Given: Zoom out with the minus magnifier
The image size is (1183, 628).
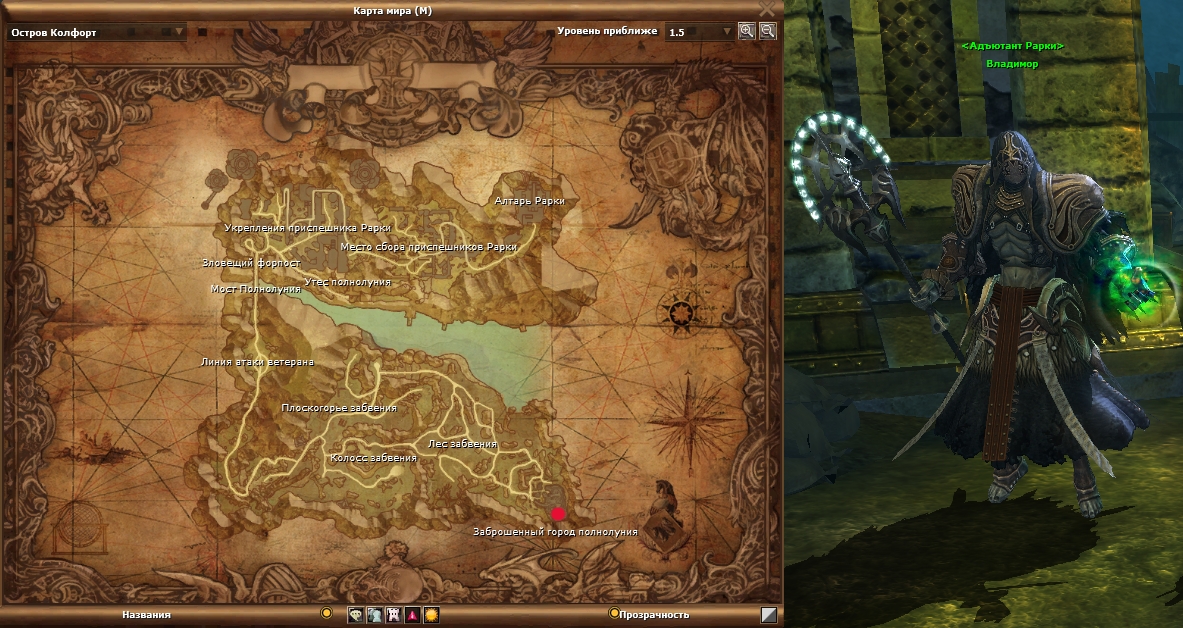Looking at the screenshot, I should (x=767, y=31).
